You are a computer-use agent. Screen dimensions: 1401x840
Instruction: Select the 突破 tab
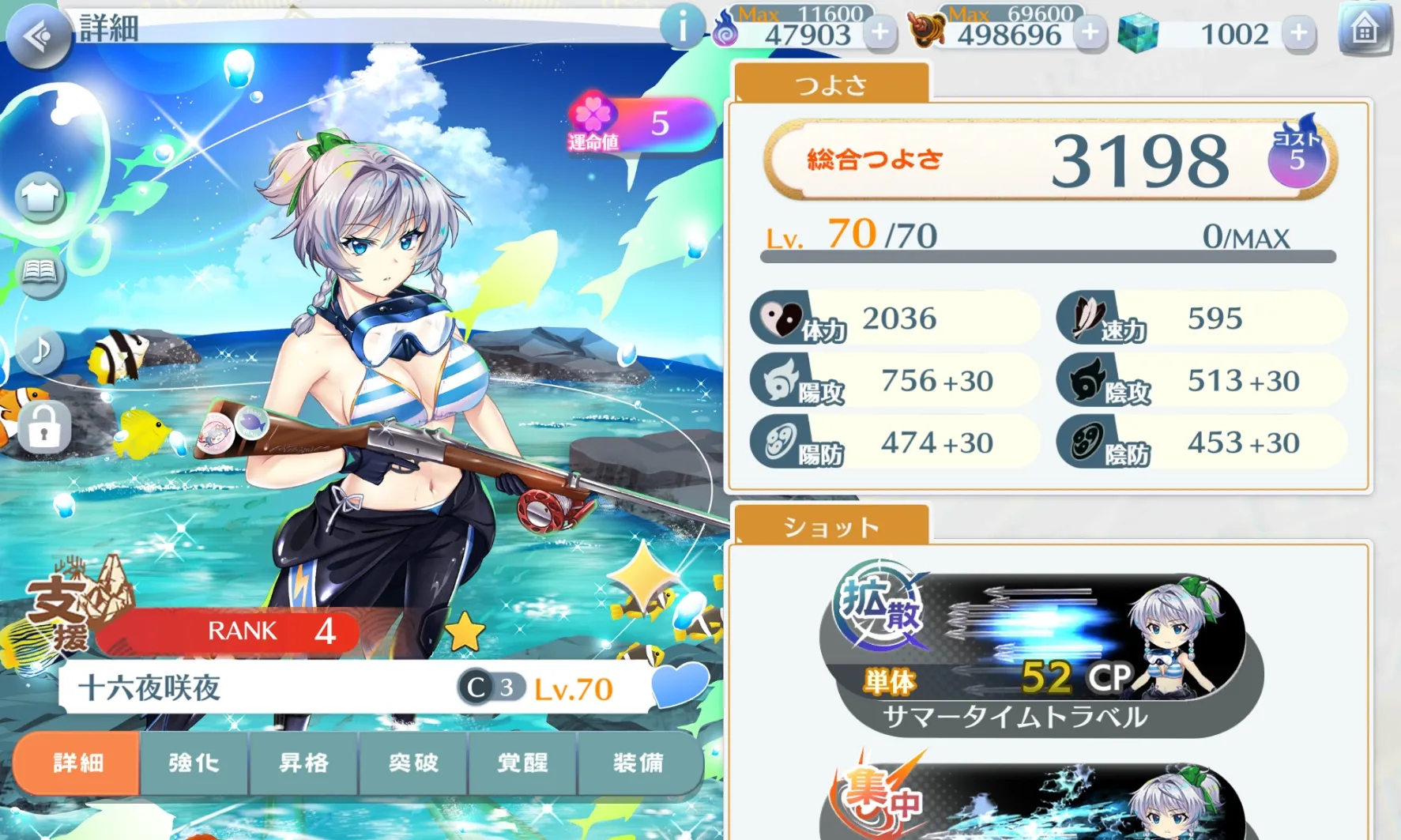[413, 763]
